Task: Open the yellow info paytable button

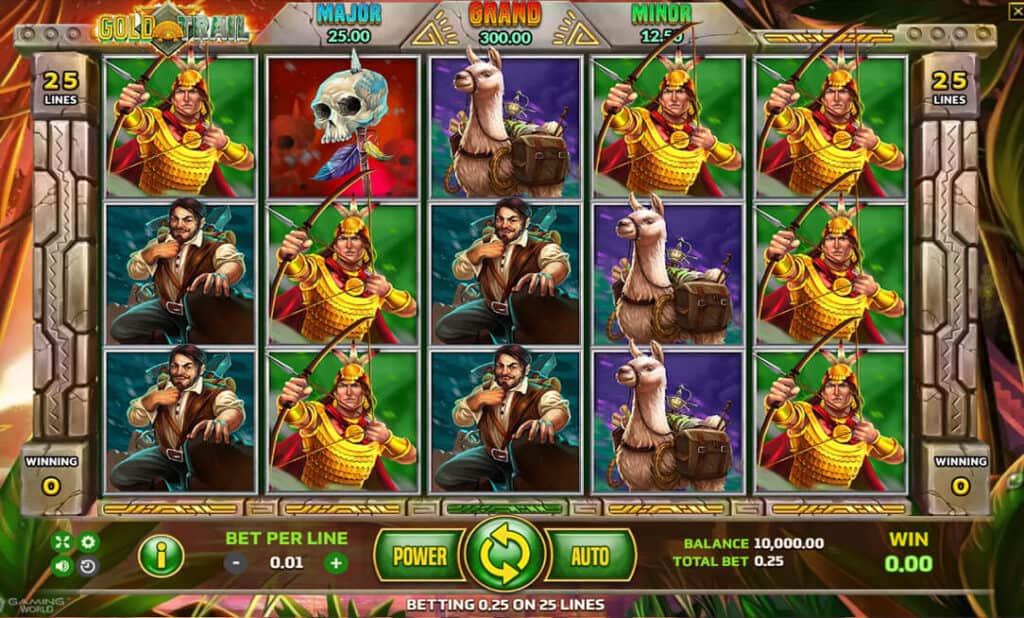Action: (160, 555)
